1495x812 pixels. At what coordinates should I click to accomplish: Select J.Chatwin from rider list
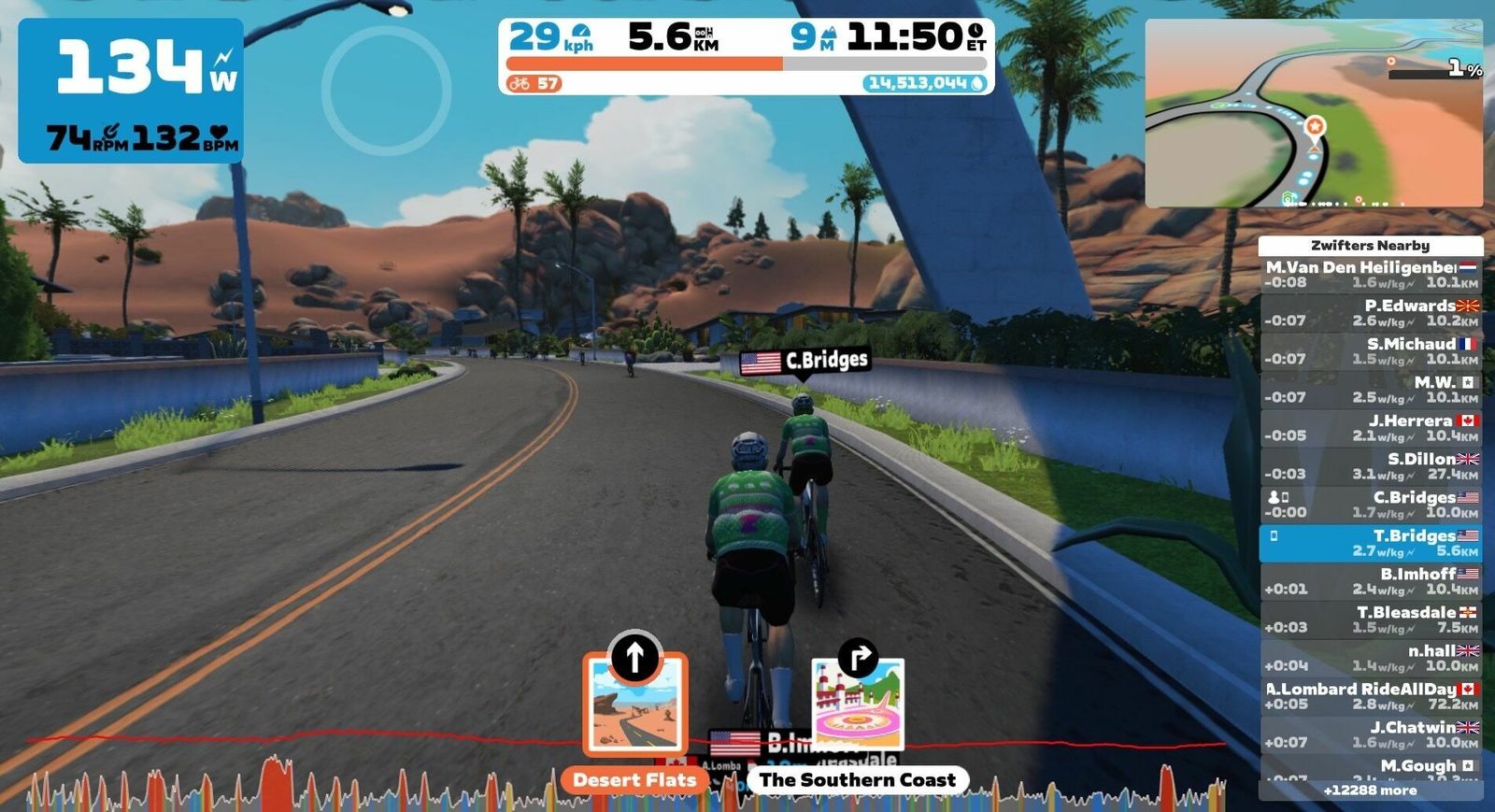(1370, 734)
